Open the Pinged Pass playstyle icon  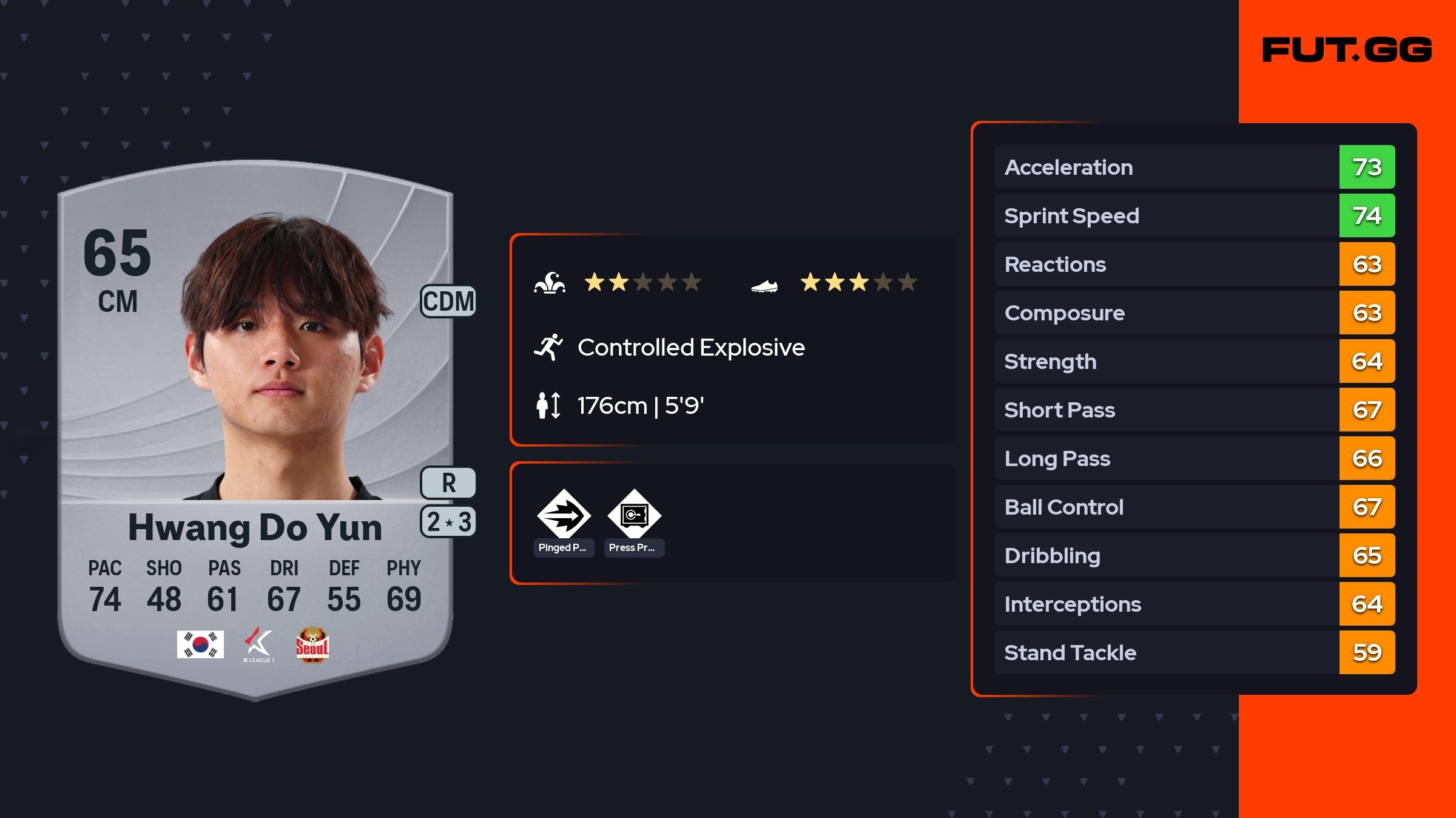(564, 515)
